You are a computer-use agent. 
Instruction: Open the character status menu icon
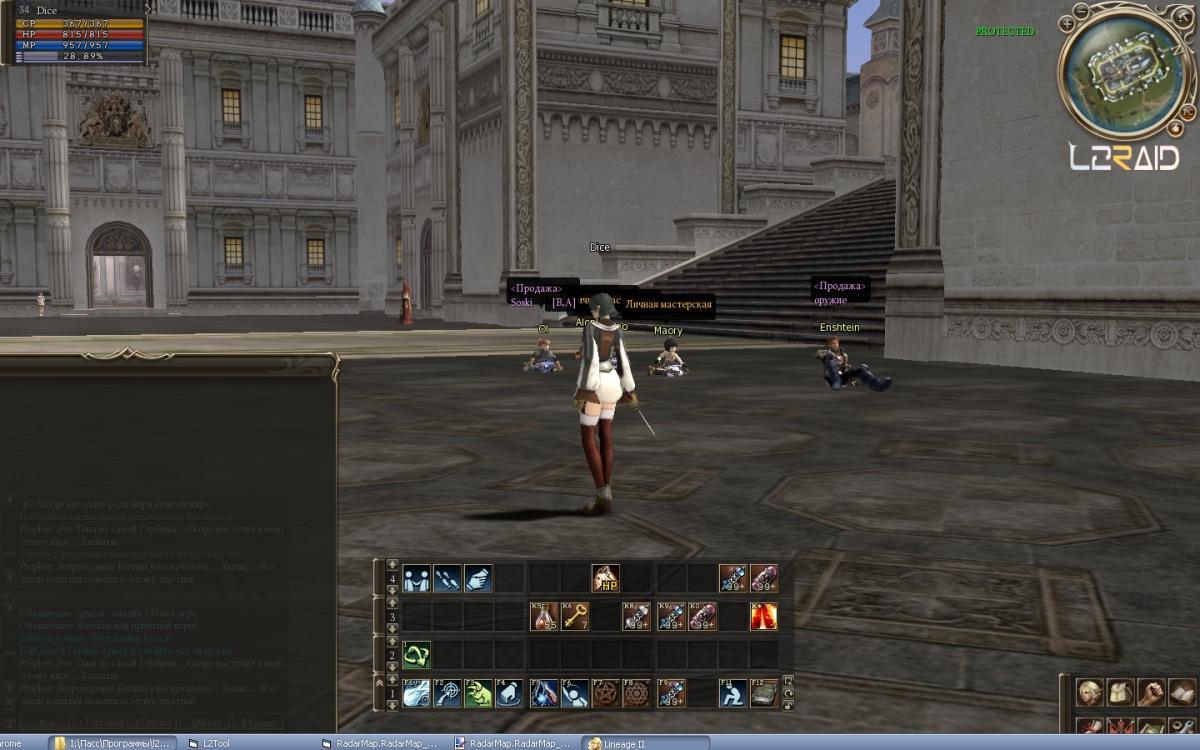[1090, 692]
